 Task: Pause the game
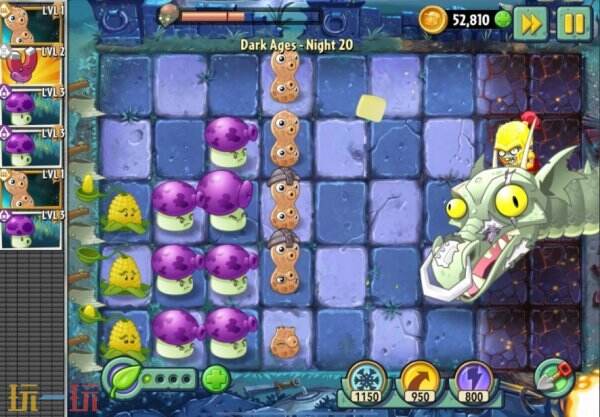[x=574, y=22]
